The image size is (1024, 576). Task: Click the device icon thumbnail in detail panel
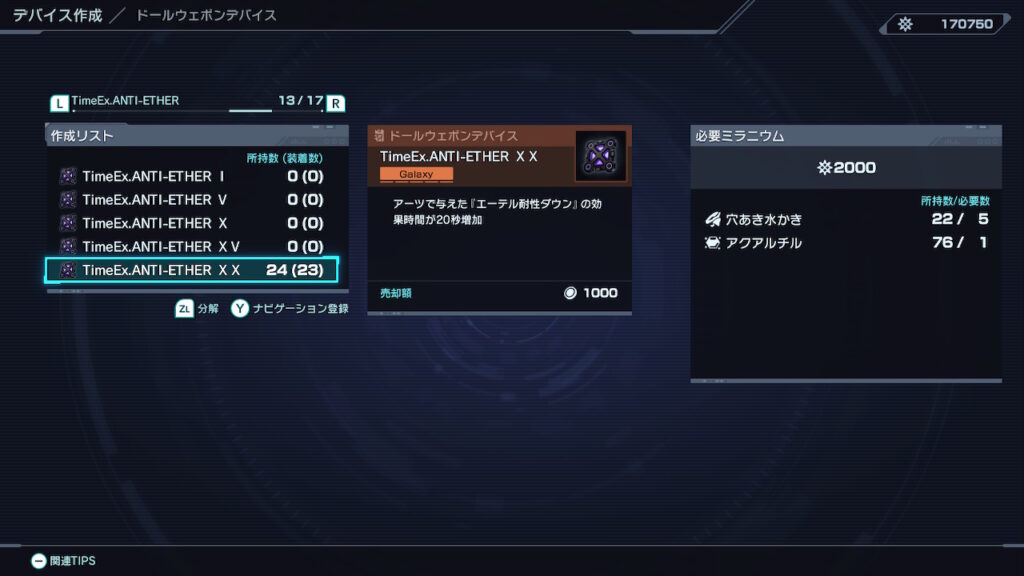point(600,157)
